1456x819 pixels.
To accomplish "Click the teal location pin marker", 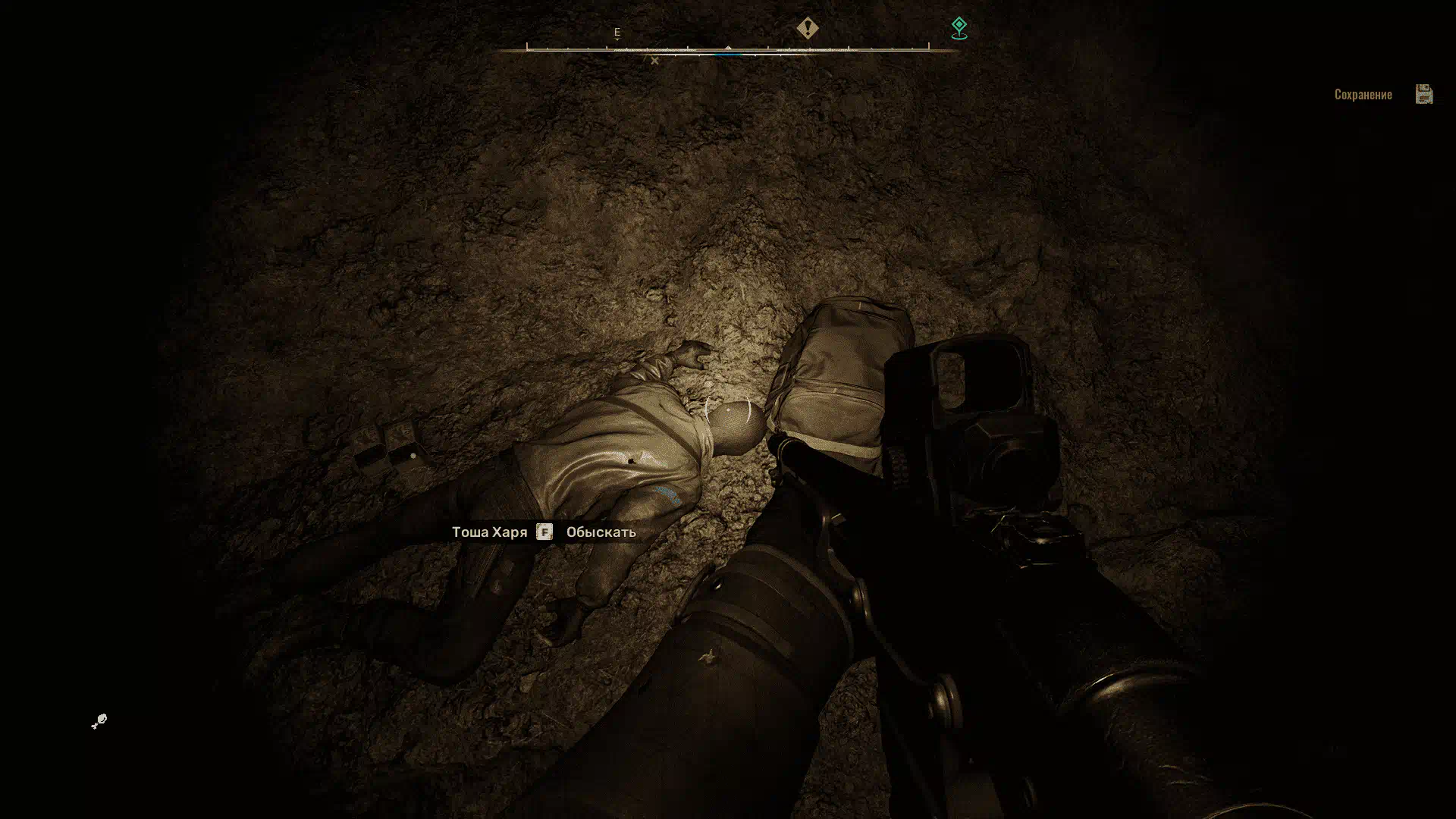I will tap(959, 29).
